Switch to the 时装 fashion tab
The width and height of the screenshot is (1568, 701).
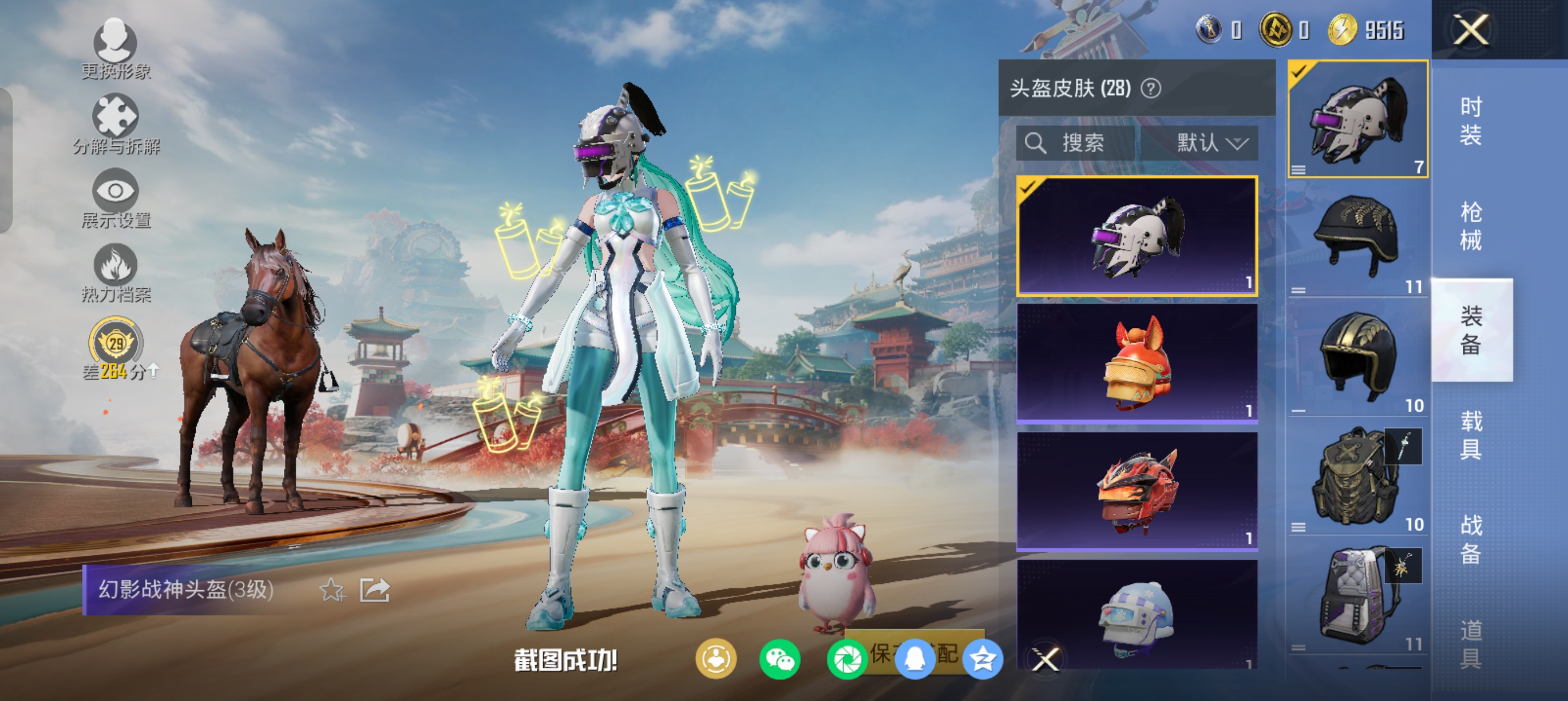[1471, 120]
